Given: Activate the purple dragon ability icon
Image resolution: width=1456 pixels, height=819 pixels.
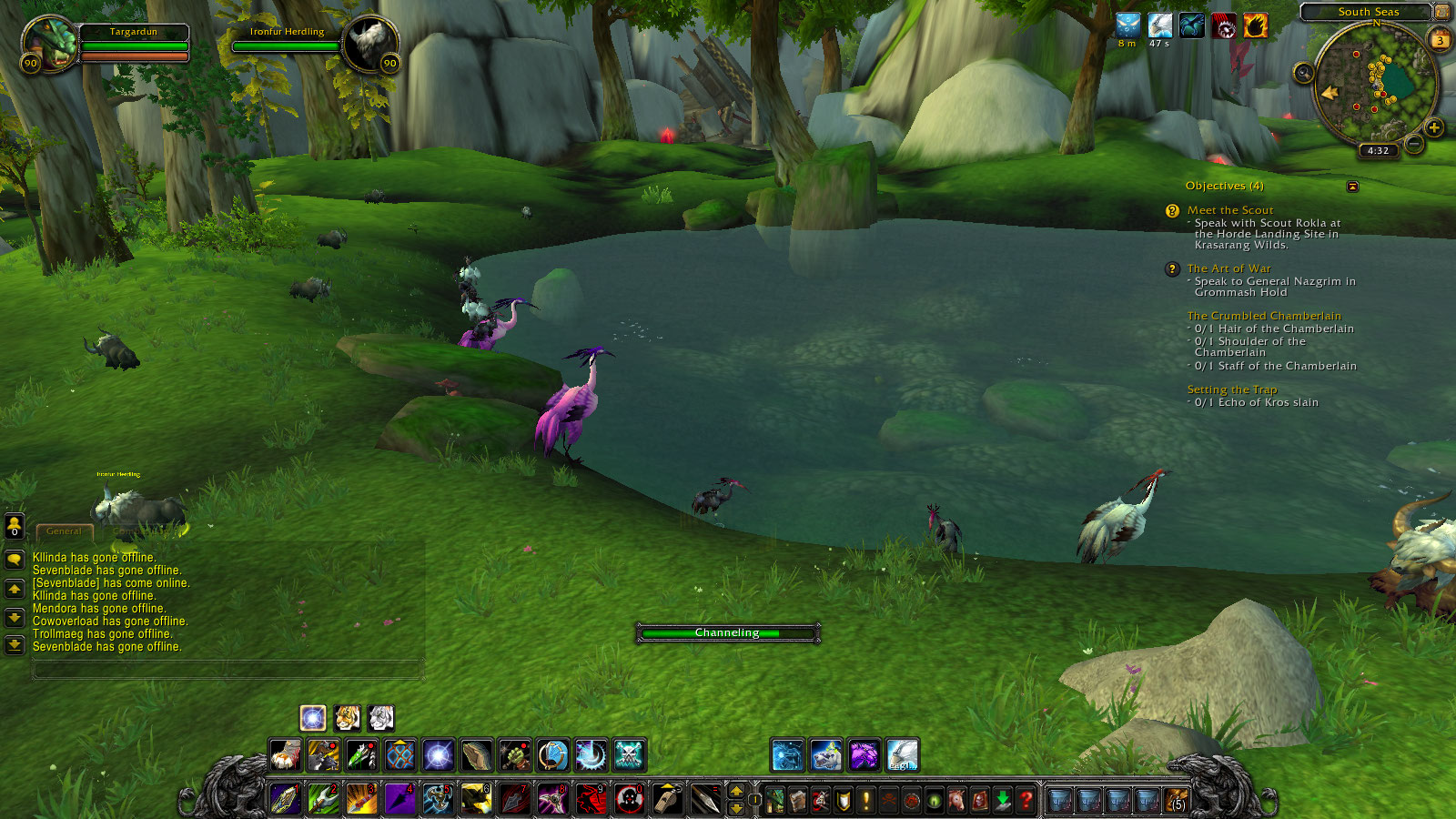Looking at the screenshot, I should click(x=864, y=755).
